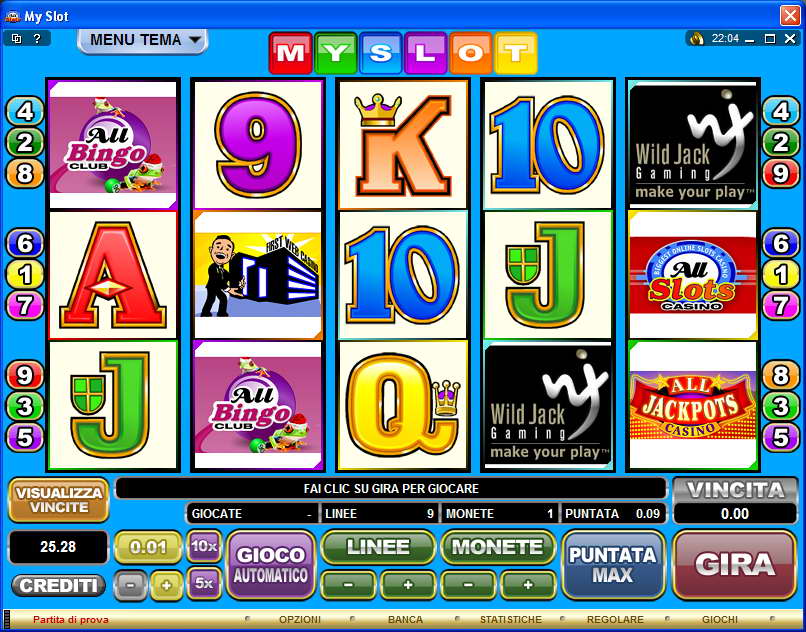Show the STATISTICHE menu
806x632 pixels.
point(510,620)
